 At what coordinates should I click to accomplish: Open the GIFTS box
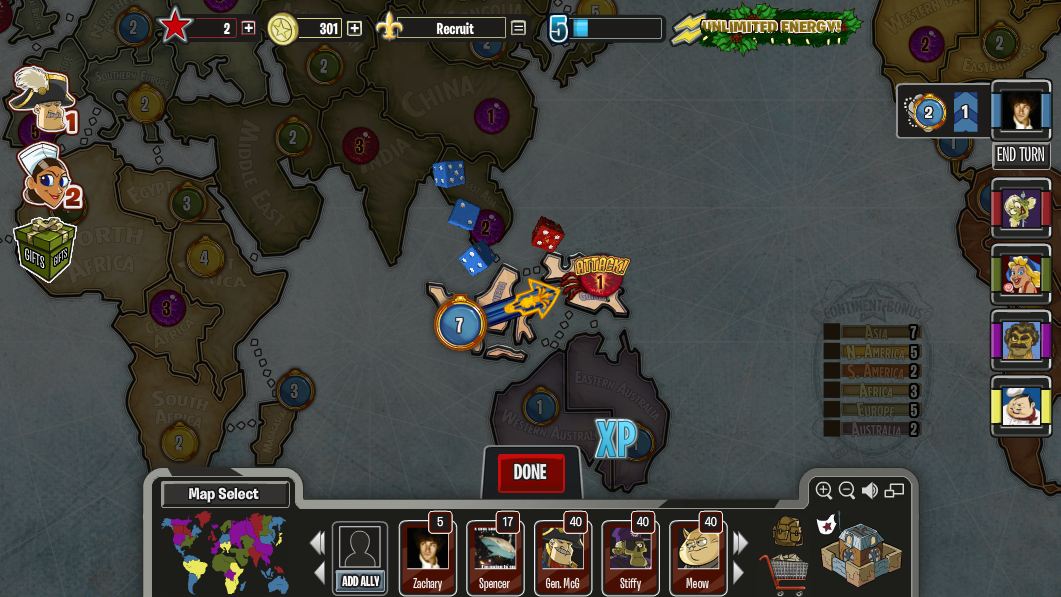pos(45,250)
